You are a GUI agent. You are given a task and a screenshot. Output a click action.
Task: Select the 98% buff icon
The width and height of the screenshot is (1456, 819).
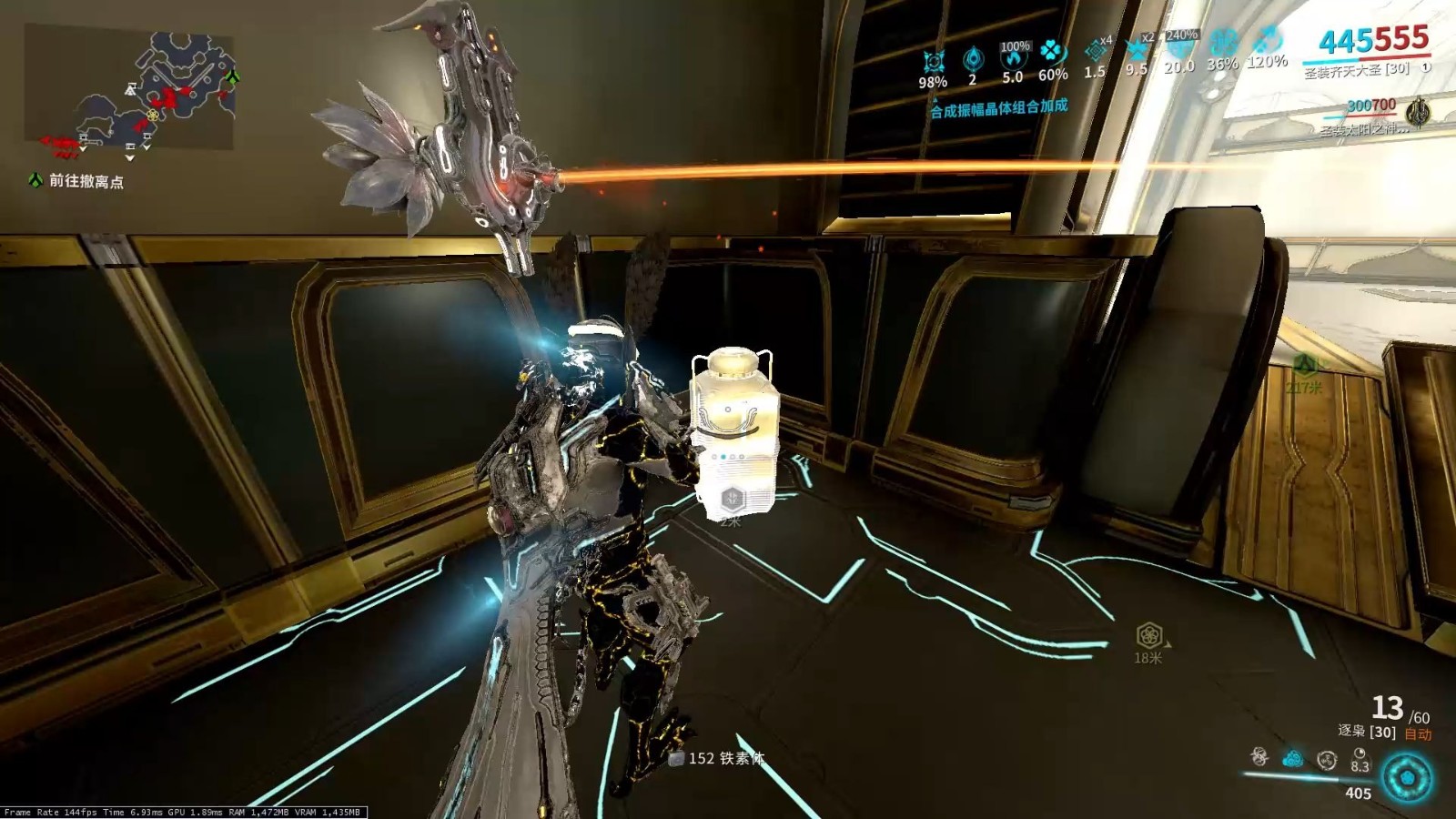coord(933,63)
